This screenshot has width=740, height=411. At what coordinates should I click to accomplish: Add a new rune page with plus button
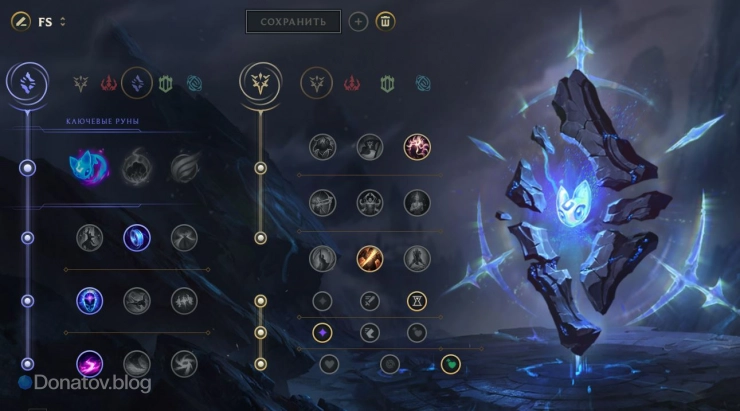tap(358, 21)
